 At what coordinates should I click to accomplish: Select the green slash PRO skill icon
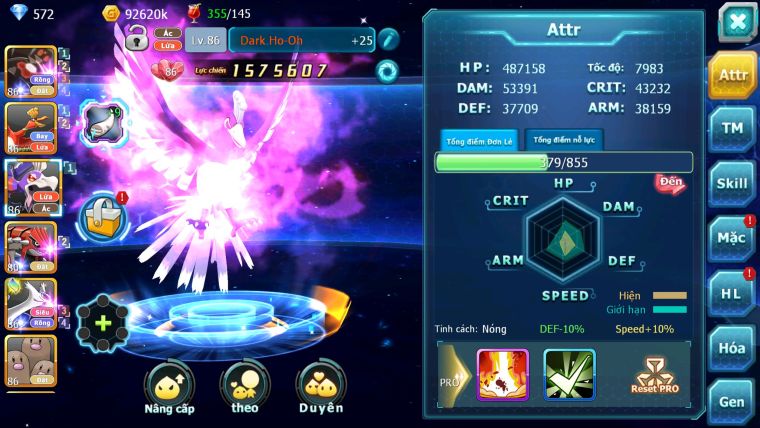[569, 375]
